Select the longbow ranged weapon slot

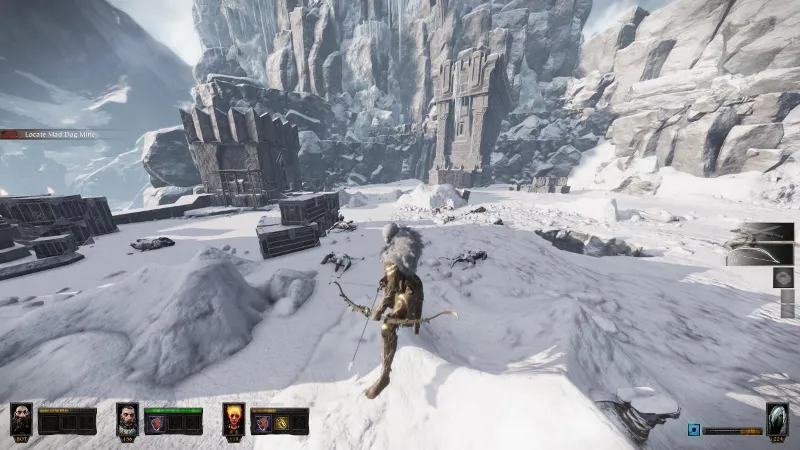[760, 256]
